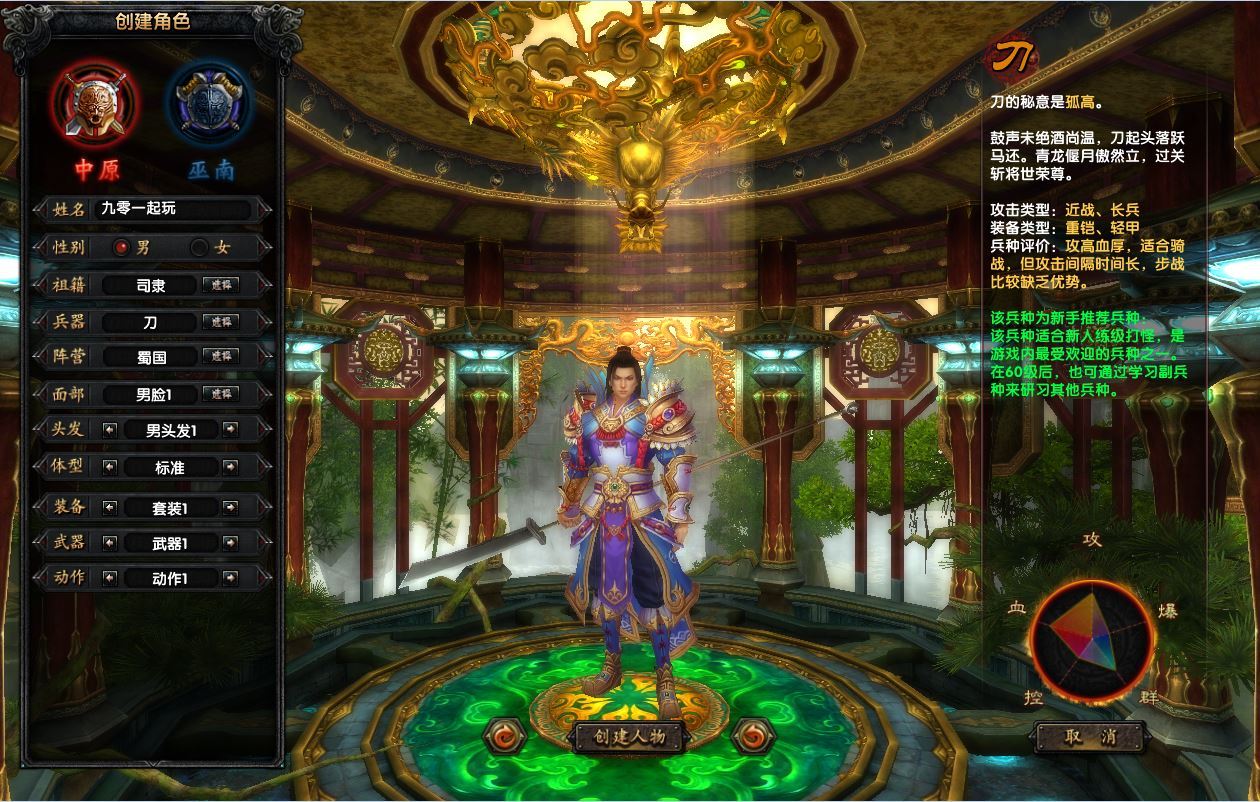Go back one 体型 body type
1260x802 pixels.
point(110,467)
